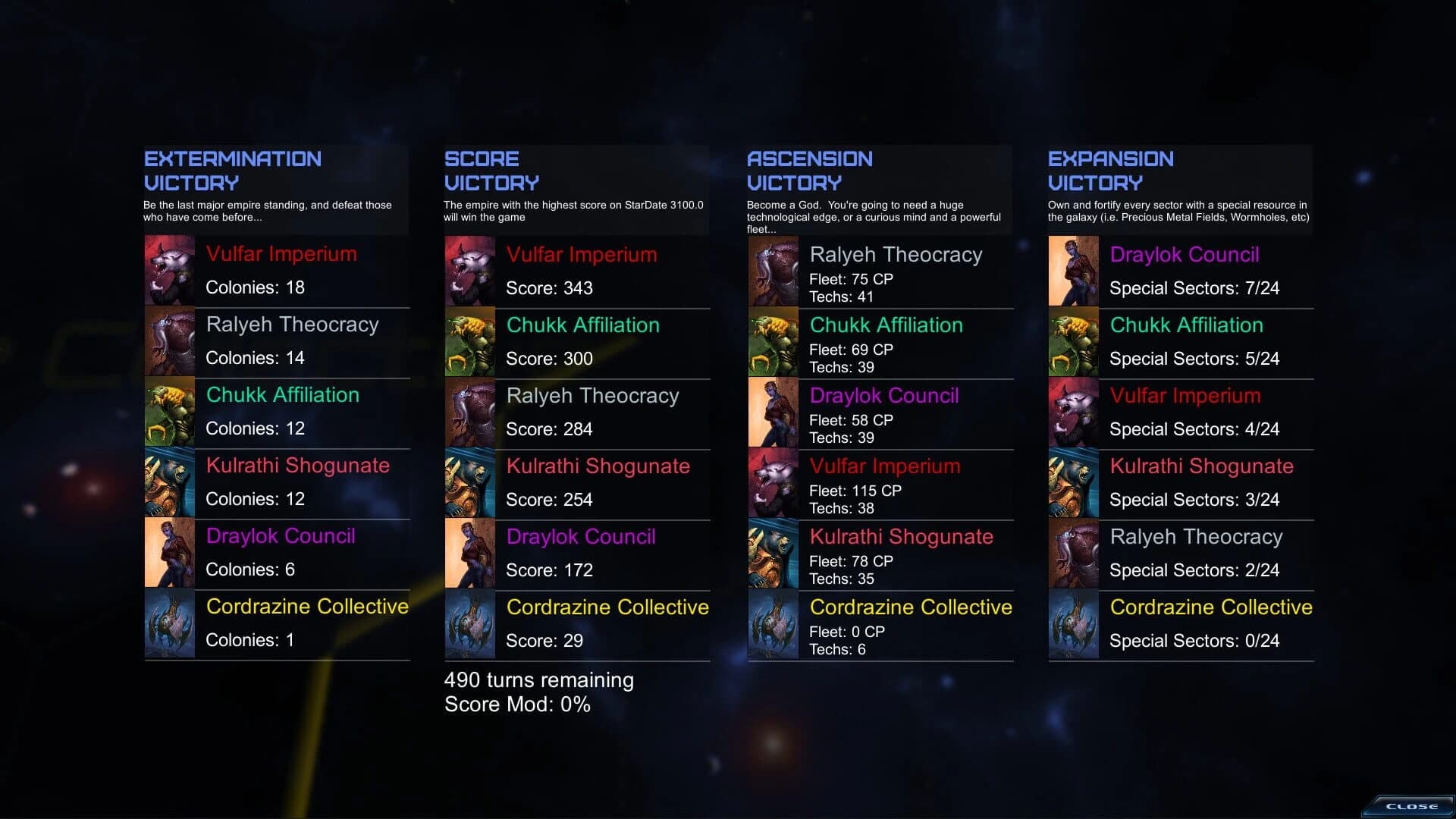Click the Extermination Victory header
This screenshot has width=1456, height=819.
click(232, 171)
